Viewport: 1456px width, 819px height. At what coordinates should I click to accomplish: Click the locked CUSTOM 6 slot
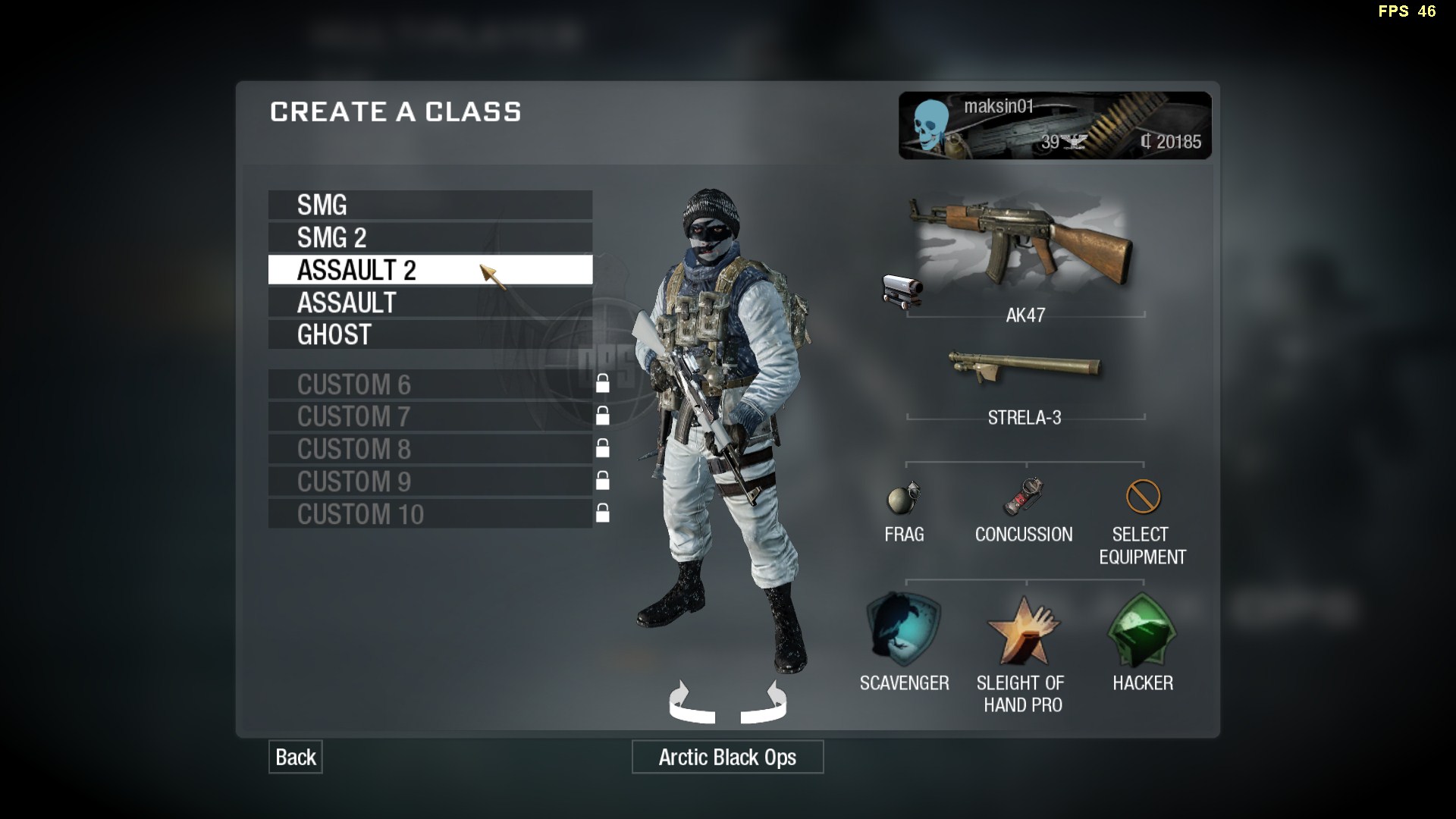430,384
